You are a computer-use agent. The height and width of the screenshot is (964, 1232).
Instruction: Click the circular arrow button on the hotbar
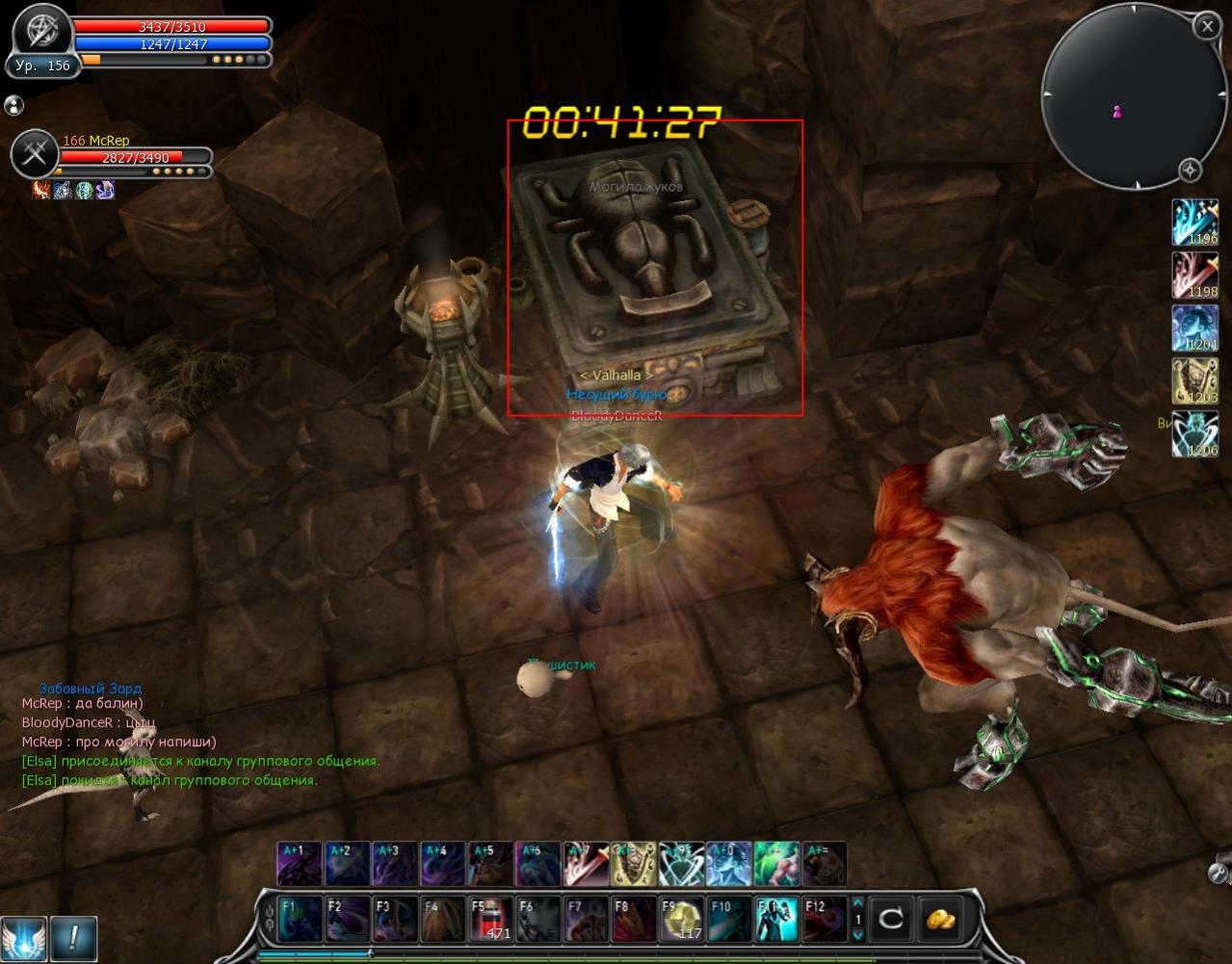891,919
